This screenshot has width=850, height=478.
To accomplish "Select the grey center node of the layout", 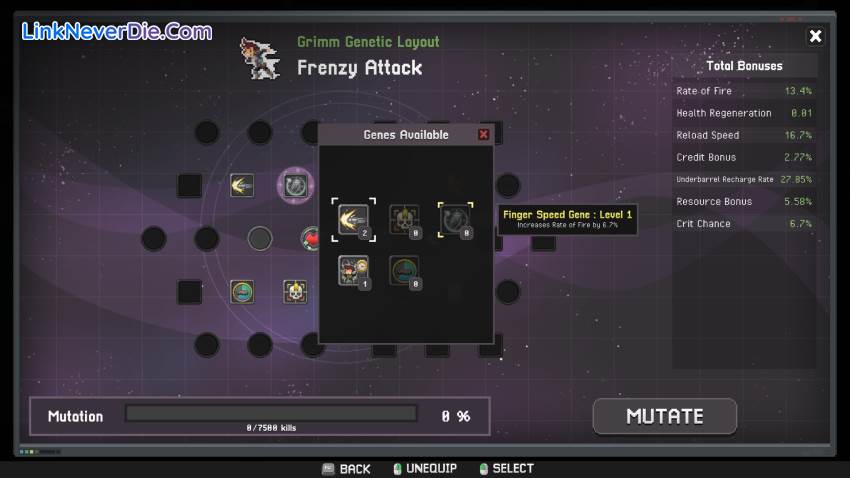I will [x=260, y=238].
